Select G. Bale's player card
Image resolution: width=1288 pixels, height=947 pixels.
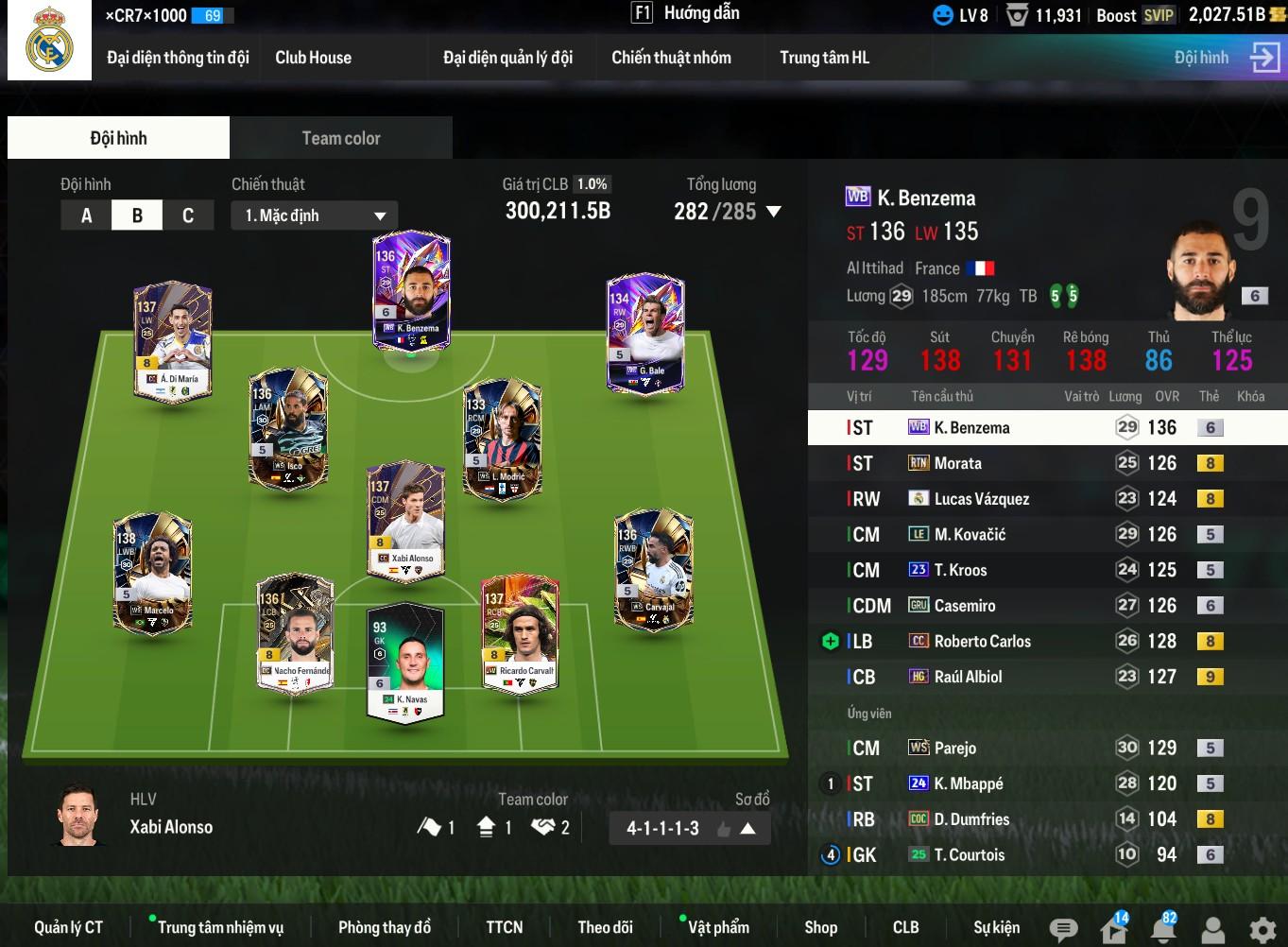click(645, 333)
